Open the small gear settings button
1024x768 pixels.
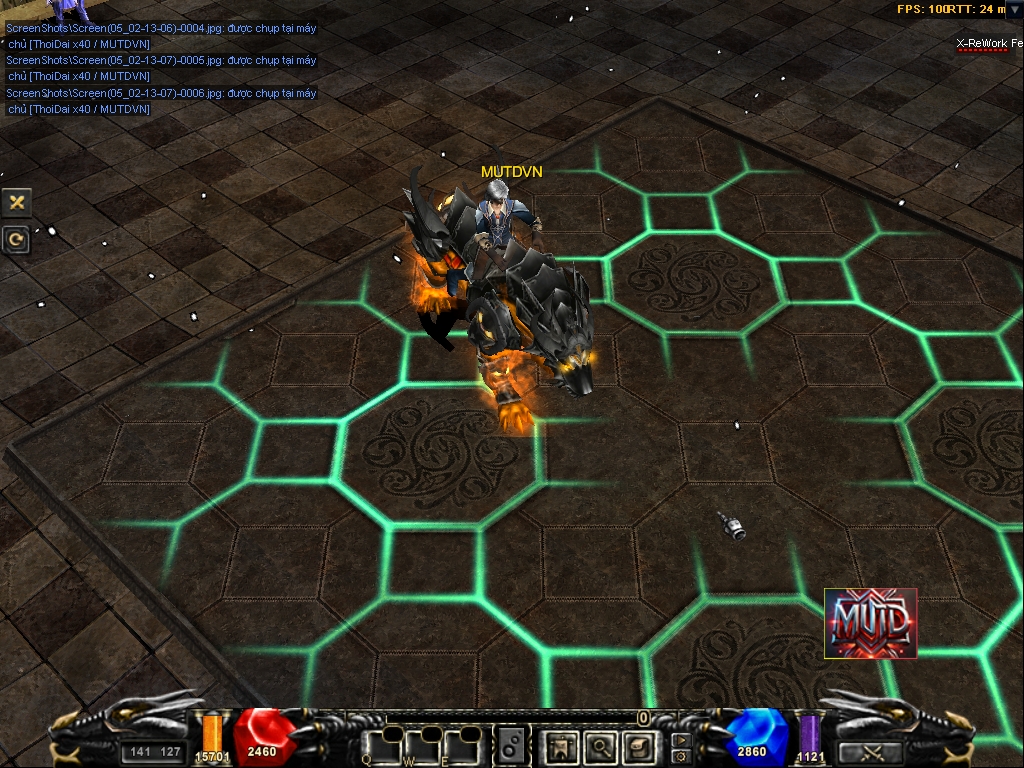coord(681,756)
